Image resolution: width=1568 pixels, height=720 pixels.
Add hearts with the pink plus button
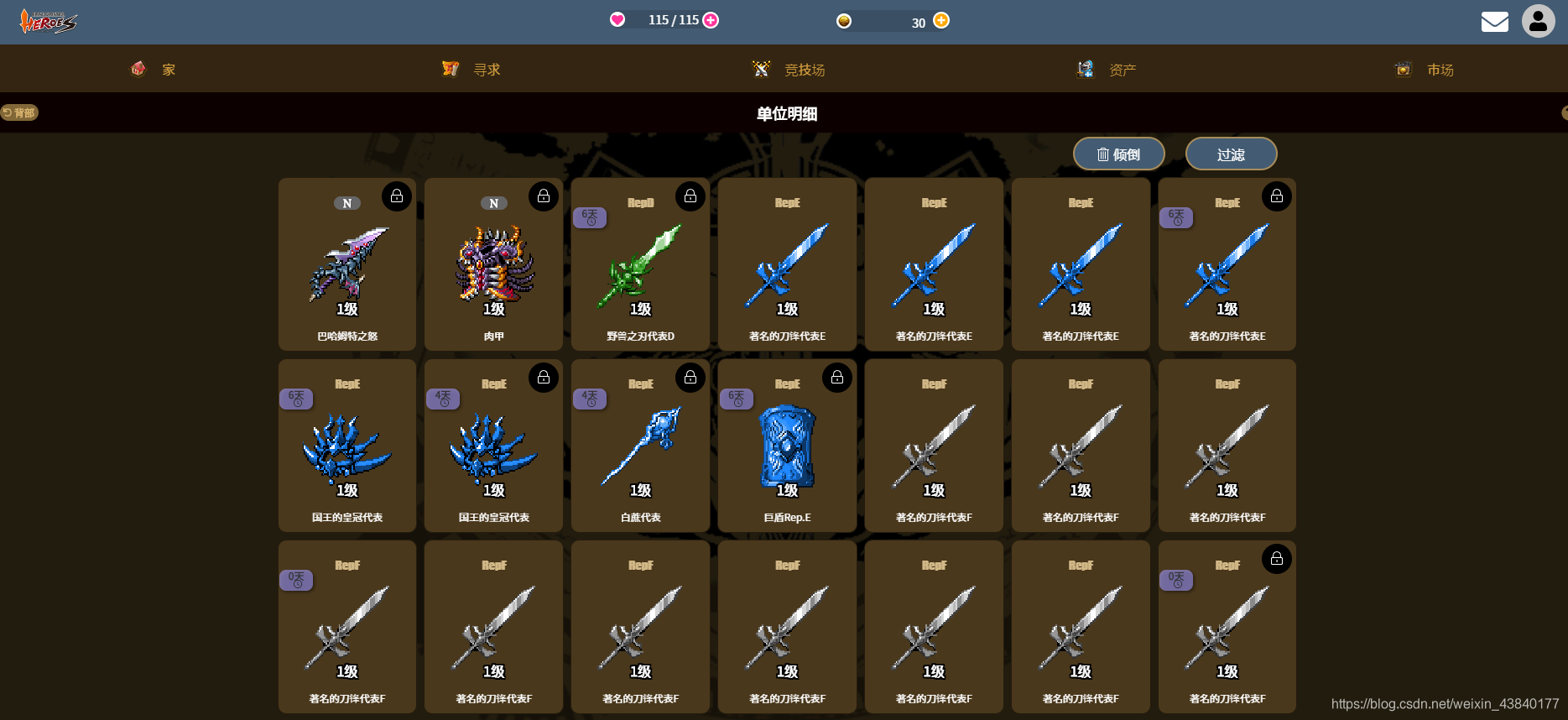pos(711,20)
